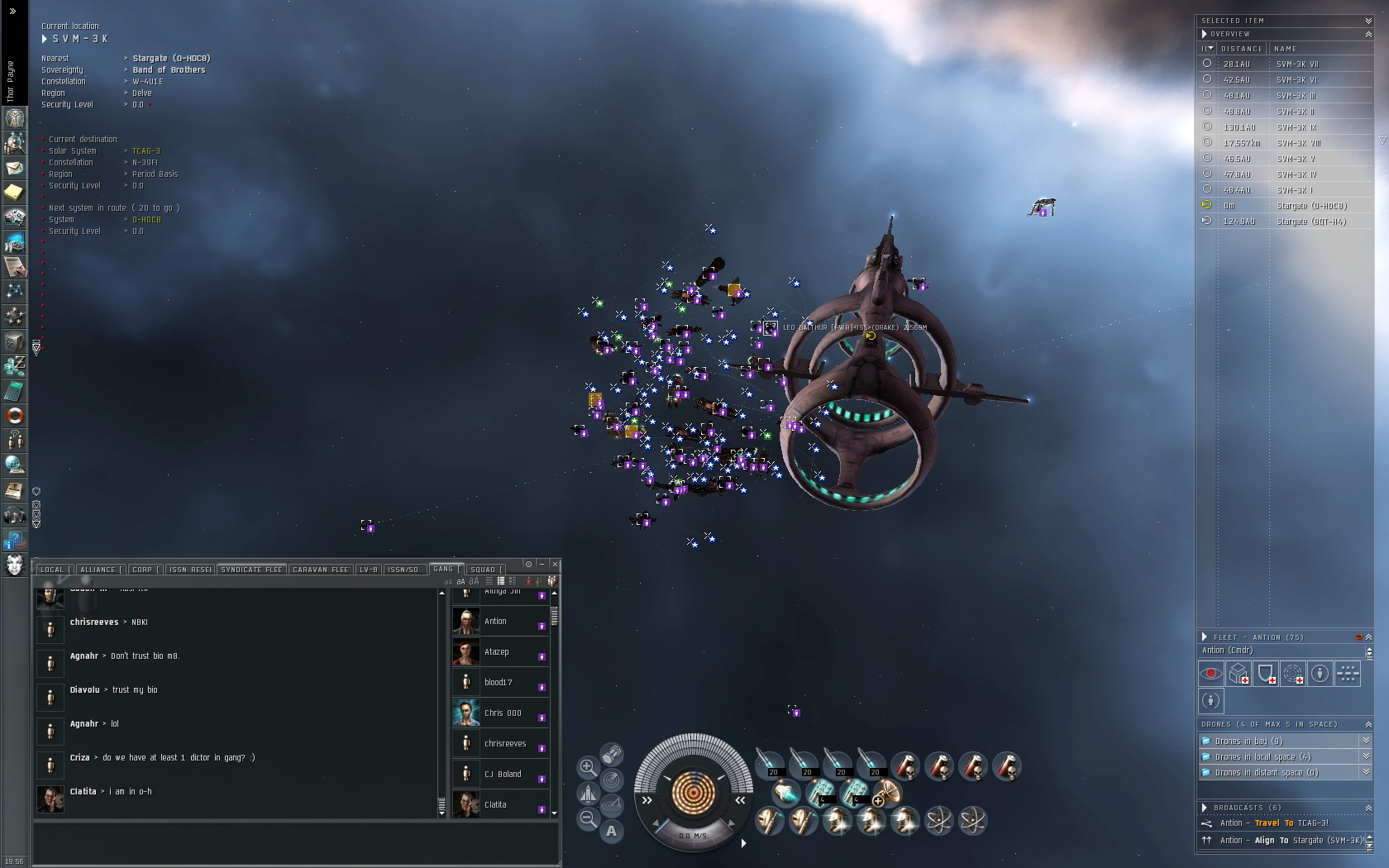Viewport: 1389px width, 868px height.
Task: Toggle the autopilot A button
Action: click(x=611, y=831)
